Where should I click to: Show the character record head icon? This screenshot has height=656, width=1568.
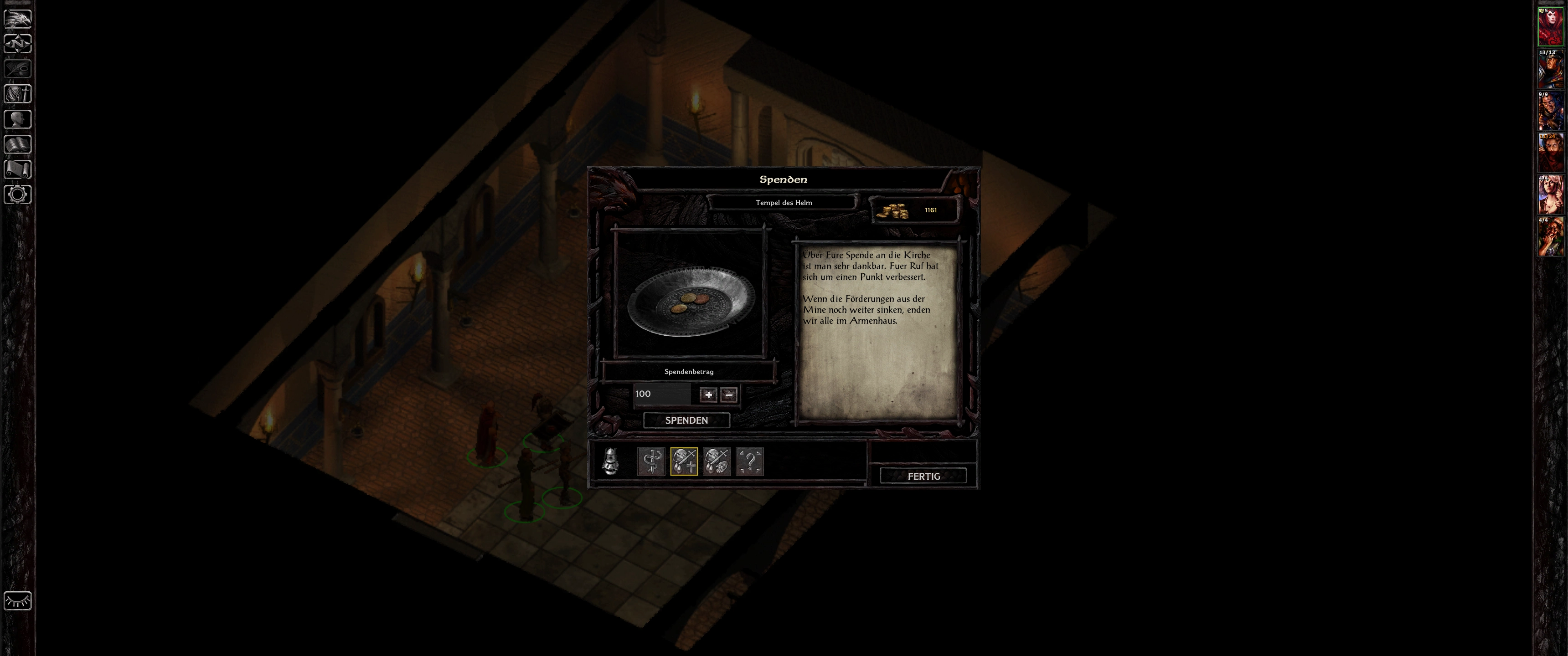point(18,119)
